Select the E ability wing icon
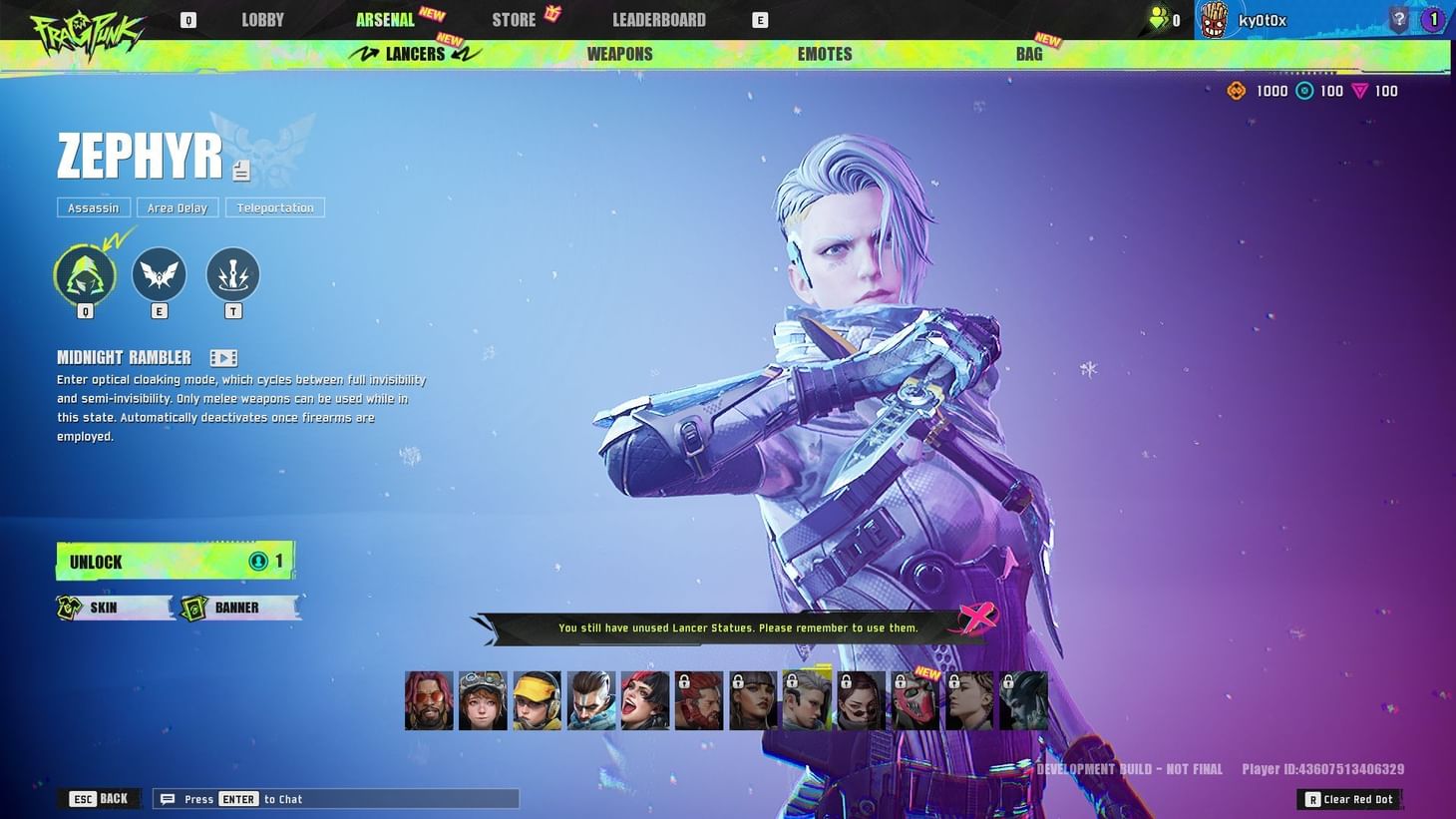Image resolution: width=1456 pixels, height=819 pixels. point(159,275)
